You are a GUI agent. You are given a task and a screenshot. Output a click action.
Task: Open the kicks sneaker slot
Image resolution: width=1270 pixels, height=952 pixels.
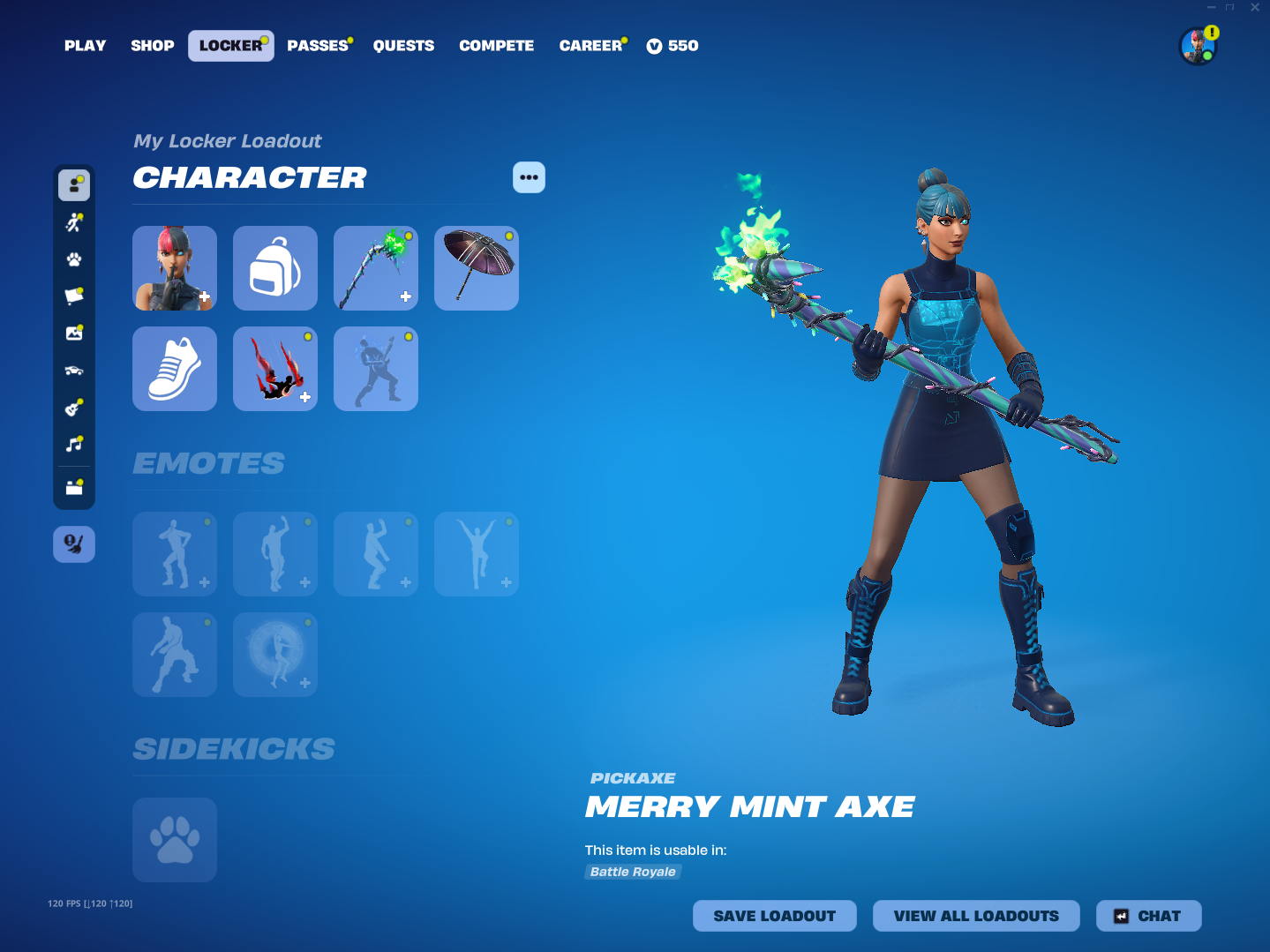tap(175, 369)
